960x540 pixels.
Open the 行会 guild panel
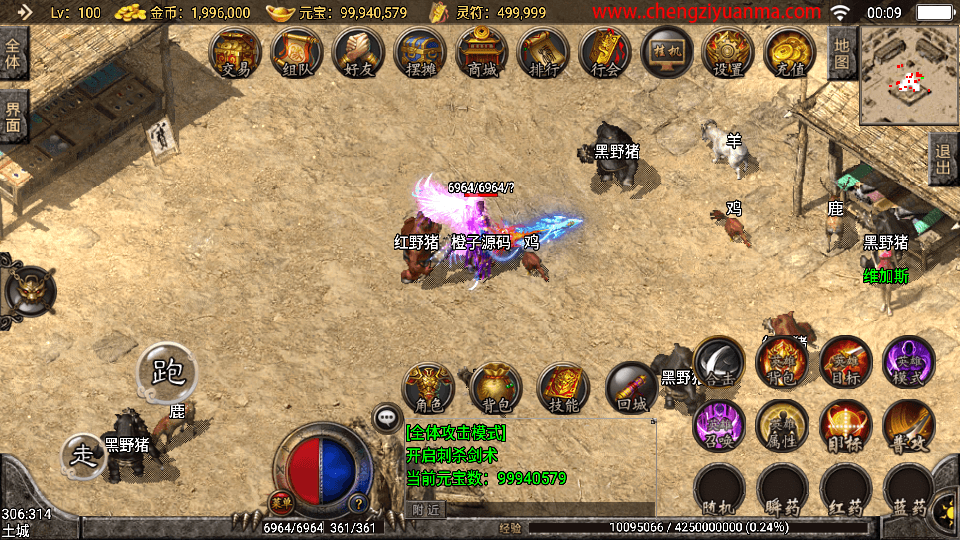[606, 52]
